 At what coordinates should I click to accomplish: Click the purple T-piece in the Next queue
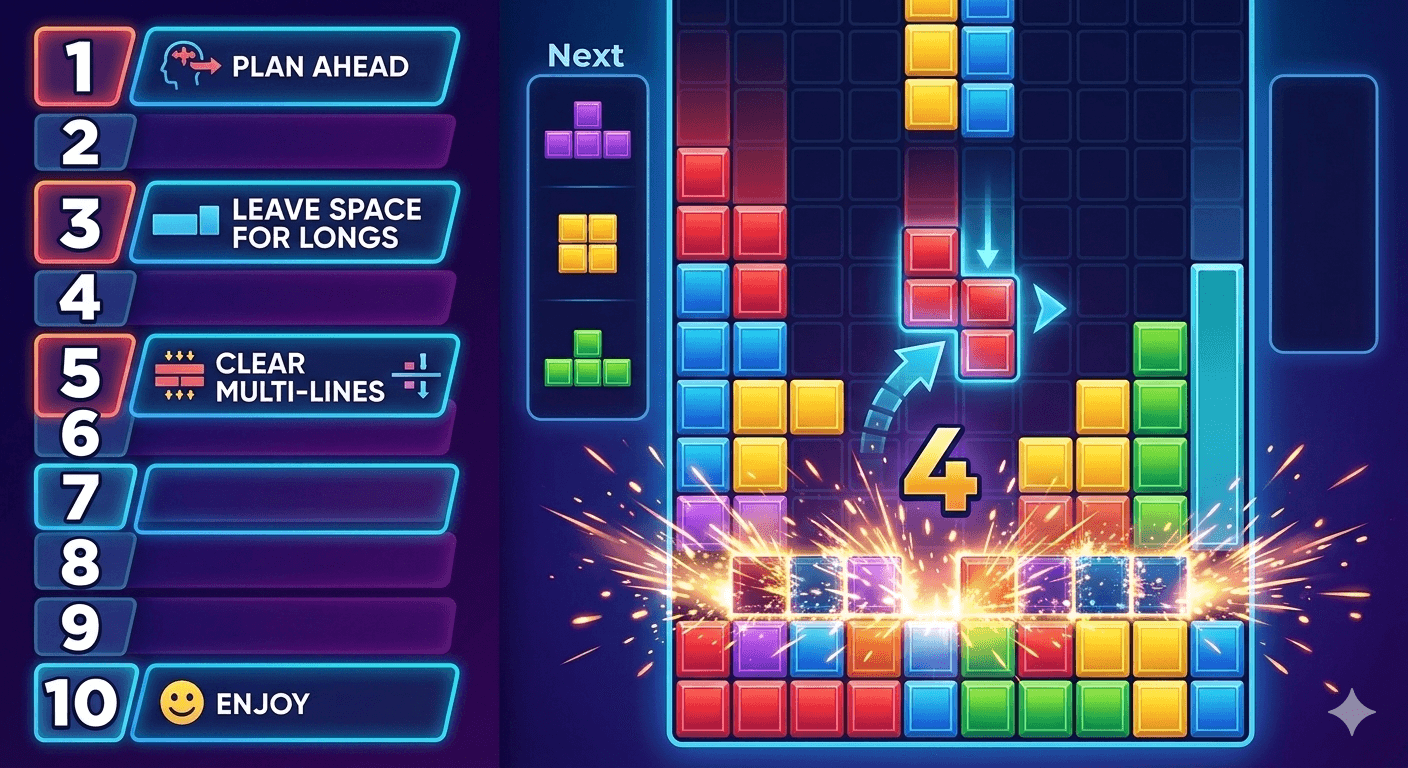(588, 132)
